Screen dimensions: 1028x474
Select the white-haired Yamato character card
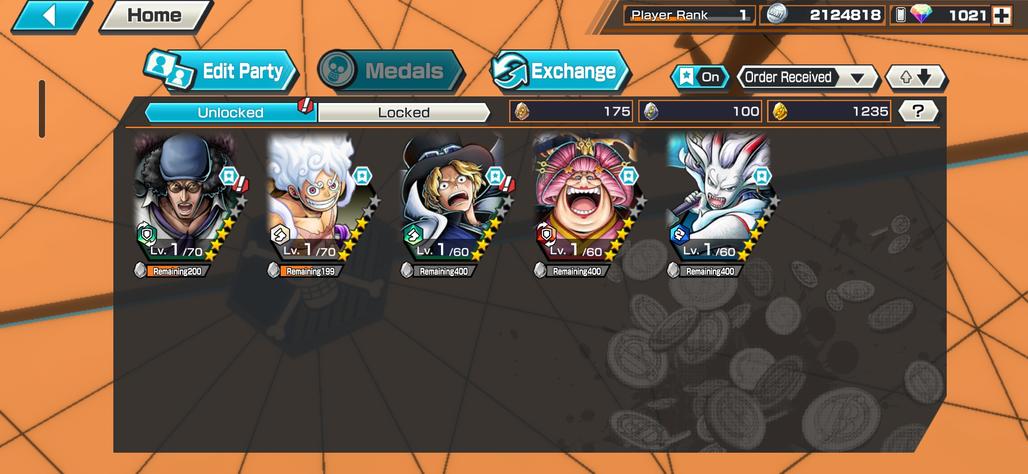(x=719, y=200)
